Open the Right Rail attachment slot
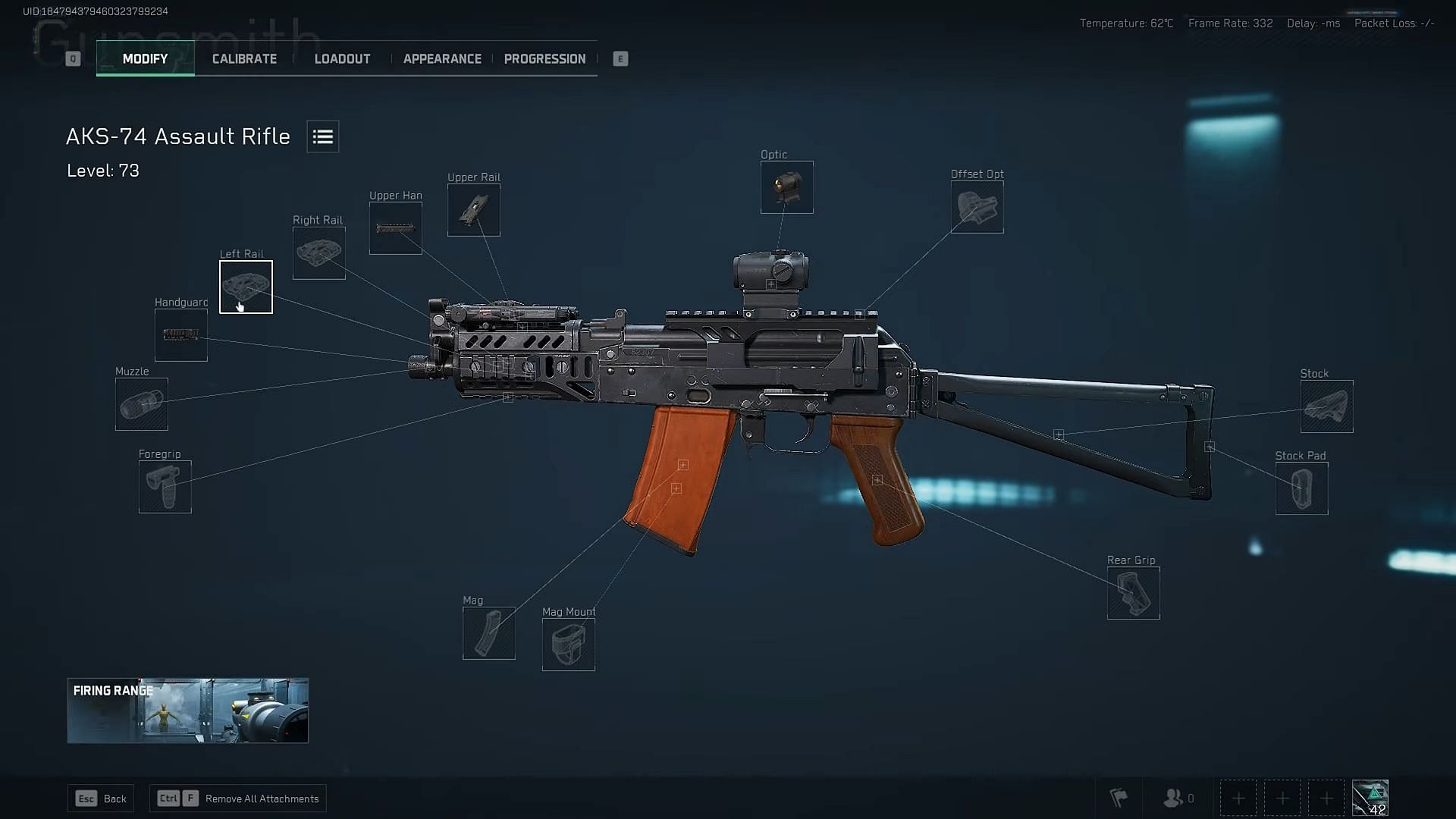 tap(318, 253)
